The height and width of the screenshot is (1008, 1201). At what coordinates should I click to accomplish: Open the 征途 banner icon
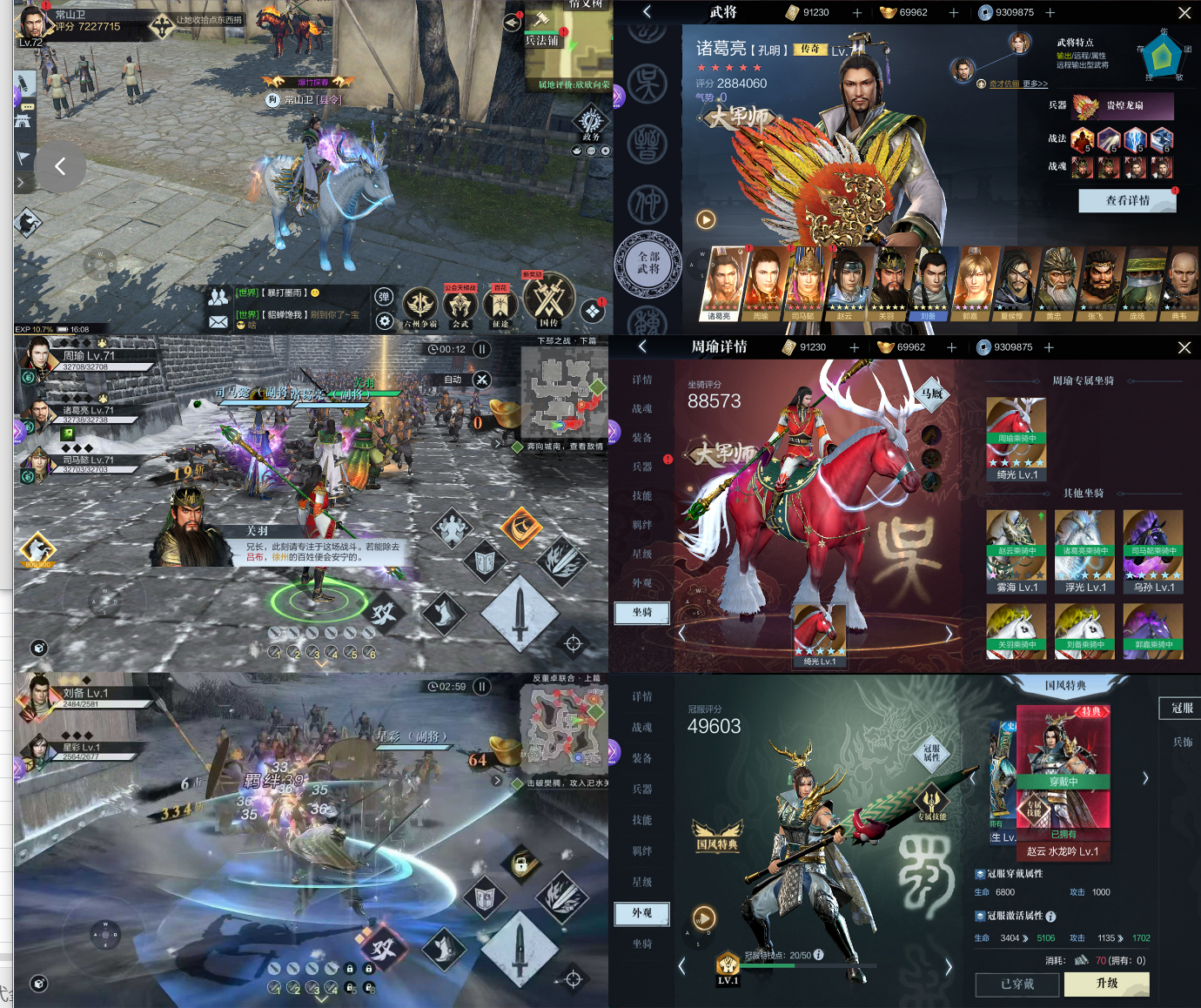(500, 305)
